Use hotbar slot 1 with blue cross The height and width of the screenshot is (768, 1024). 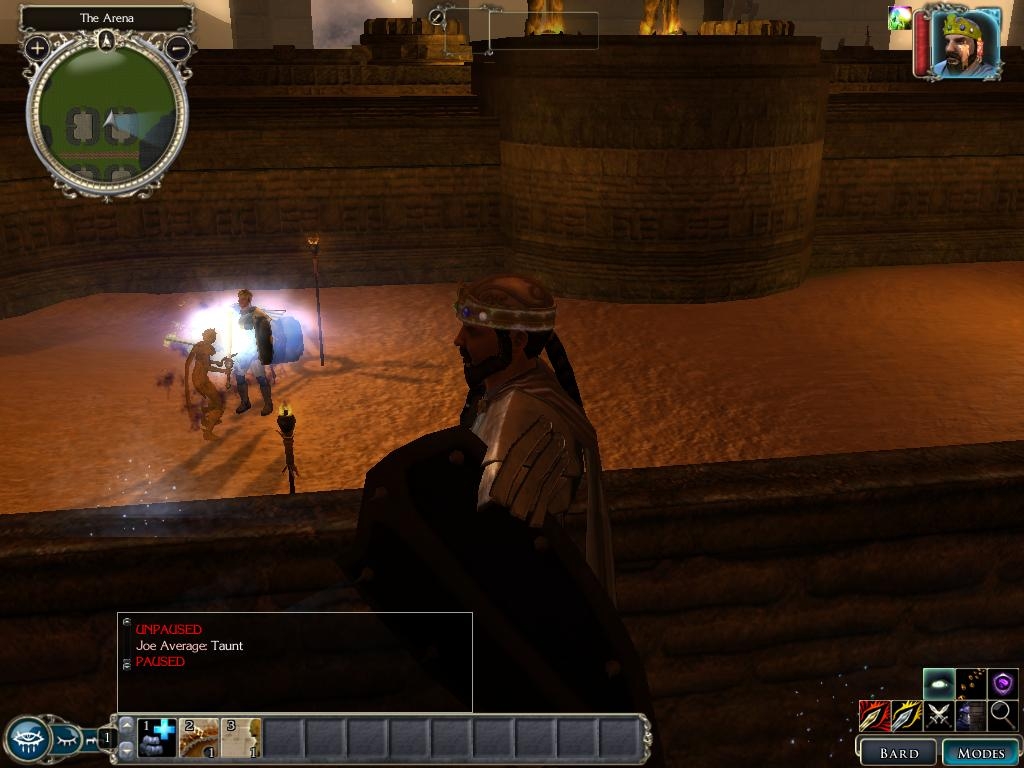157,738
